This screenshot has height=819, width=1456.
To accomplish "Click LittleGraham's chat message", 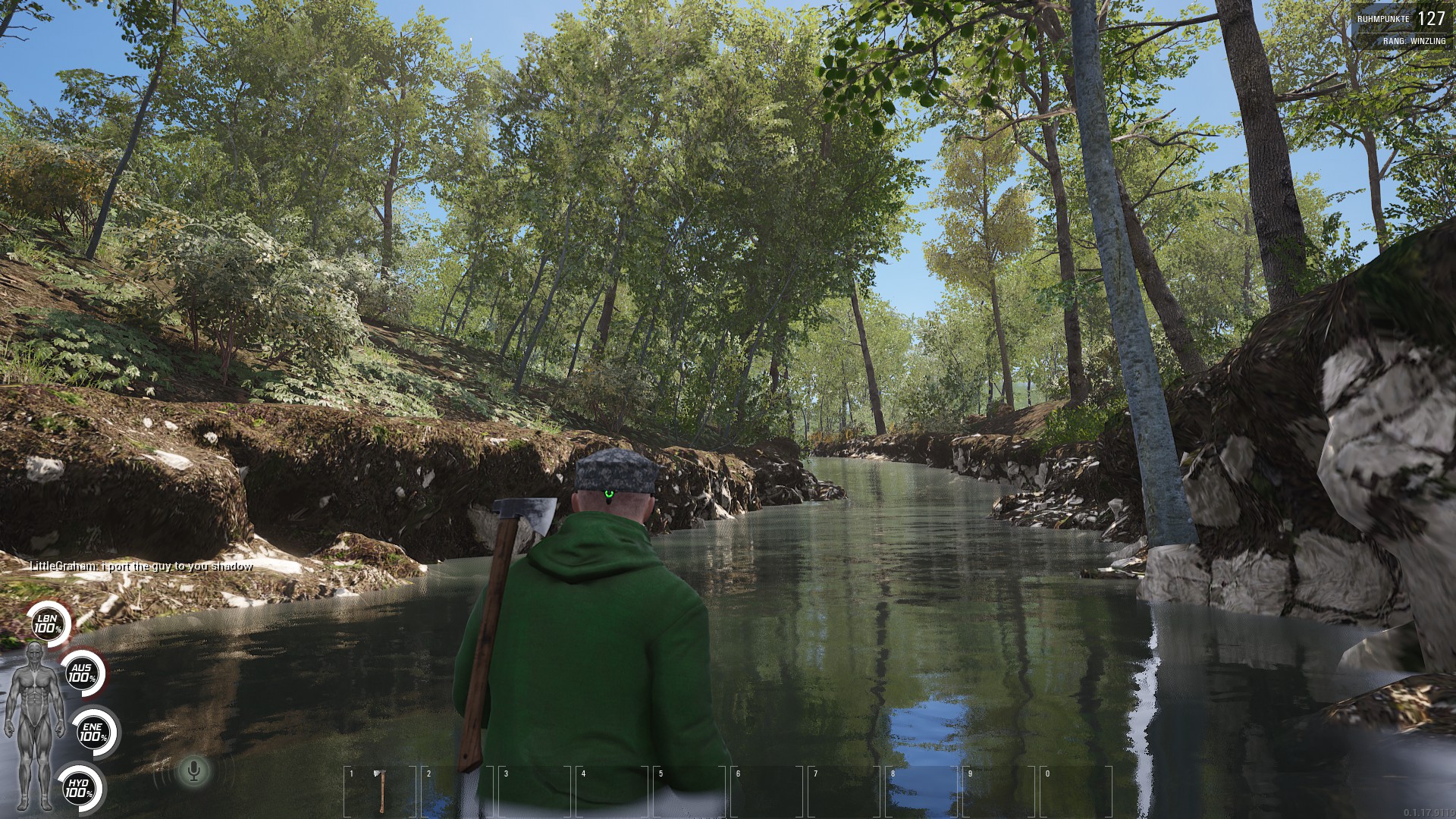I will [x=141, y=566].
